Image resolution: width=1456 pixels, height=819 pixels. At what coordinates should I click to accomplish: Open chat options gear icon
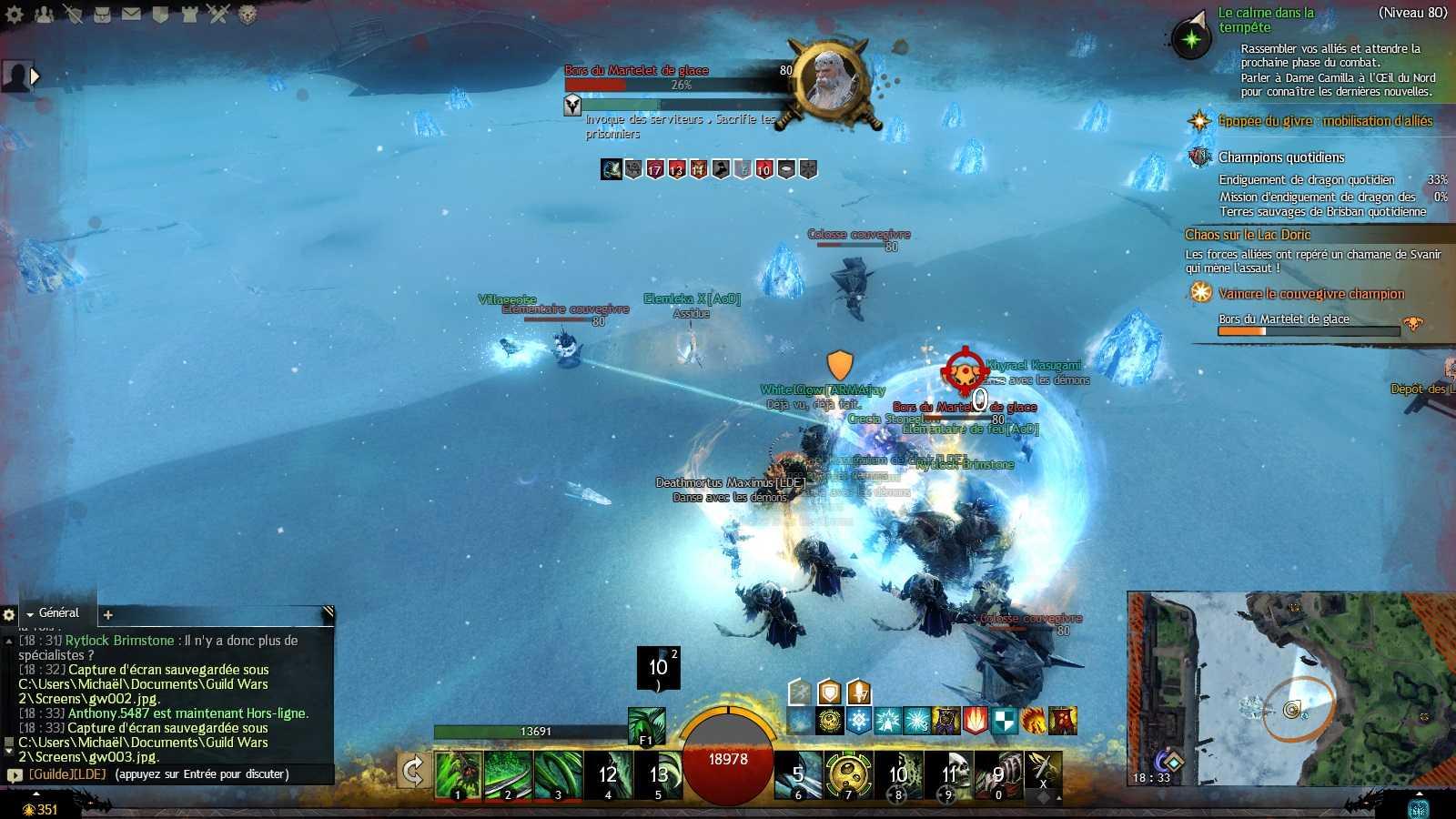9,615
